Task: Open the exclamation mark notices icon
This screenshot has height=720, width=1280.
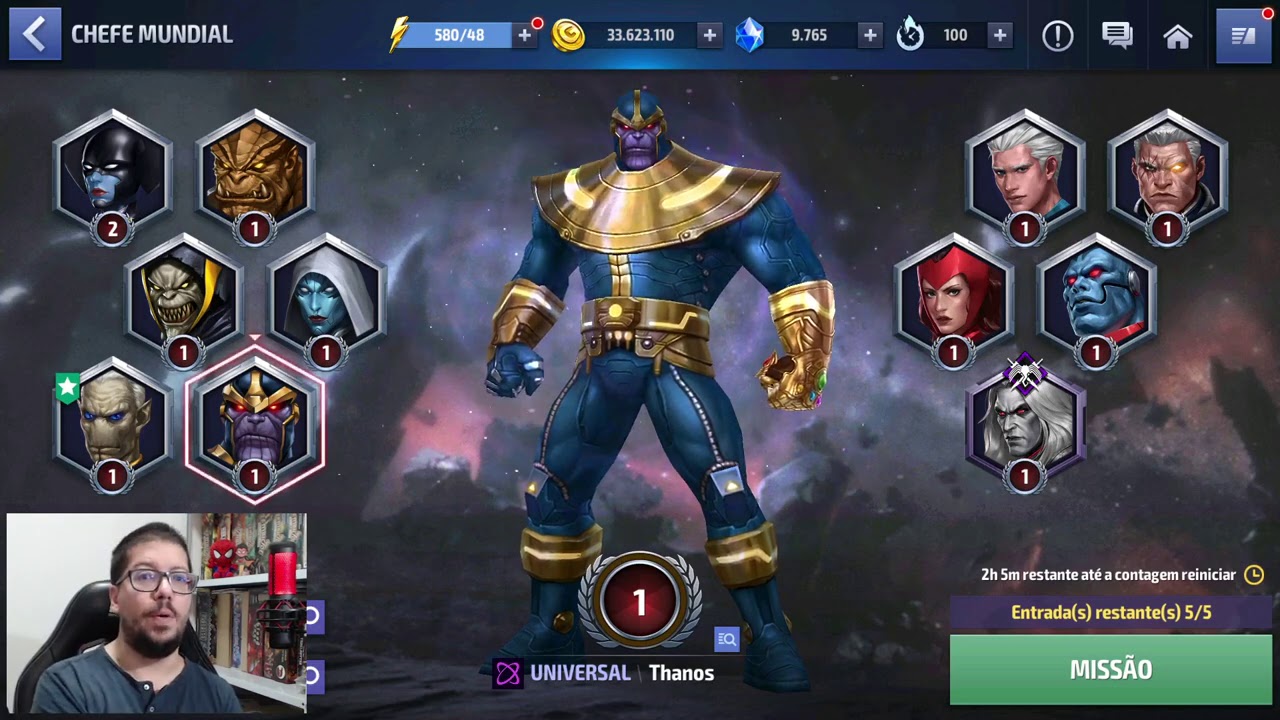Action: point(1057,36)
